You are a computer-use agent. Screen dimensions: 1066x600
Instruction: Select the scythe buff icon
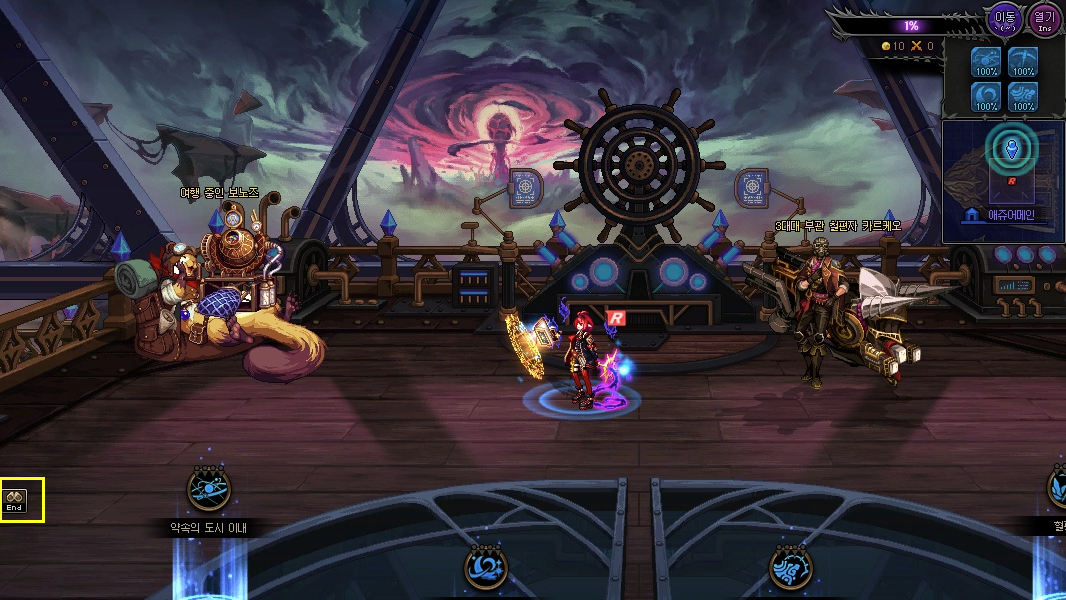click(x=1022, y=64)
